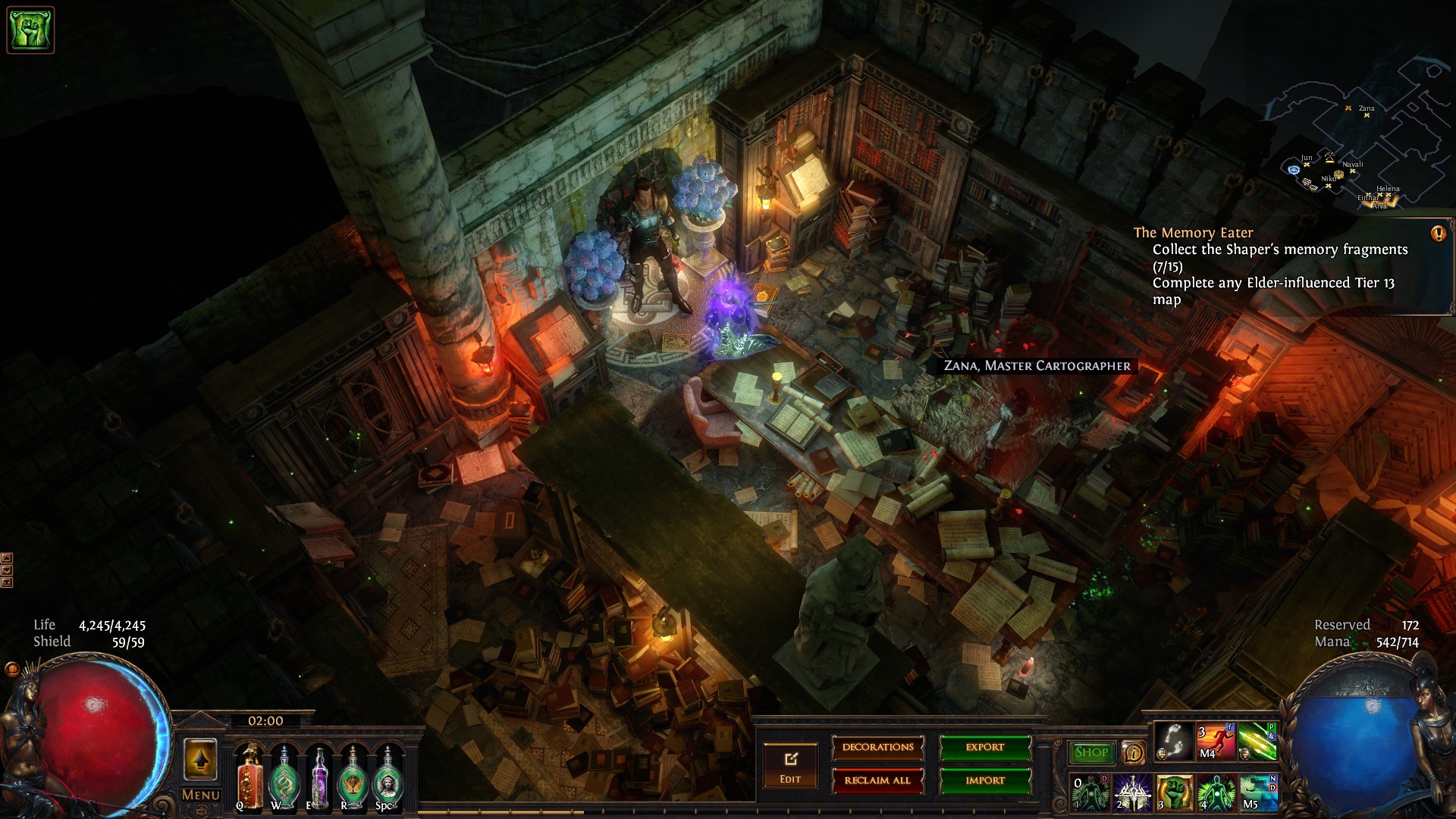This screenshot has height=819, width=1456.
Task: Select the green arrows attack skill
Action: pos(1257,741)
